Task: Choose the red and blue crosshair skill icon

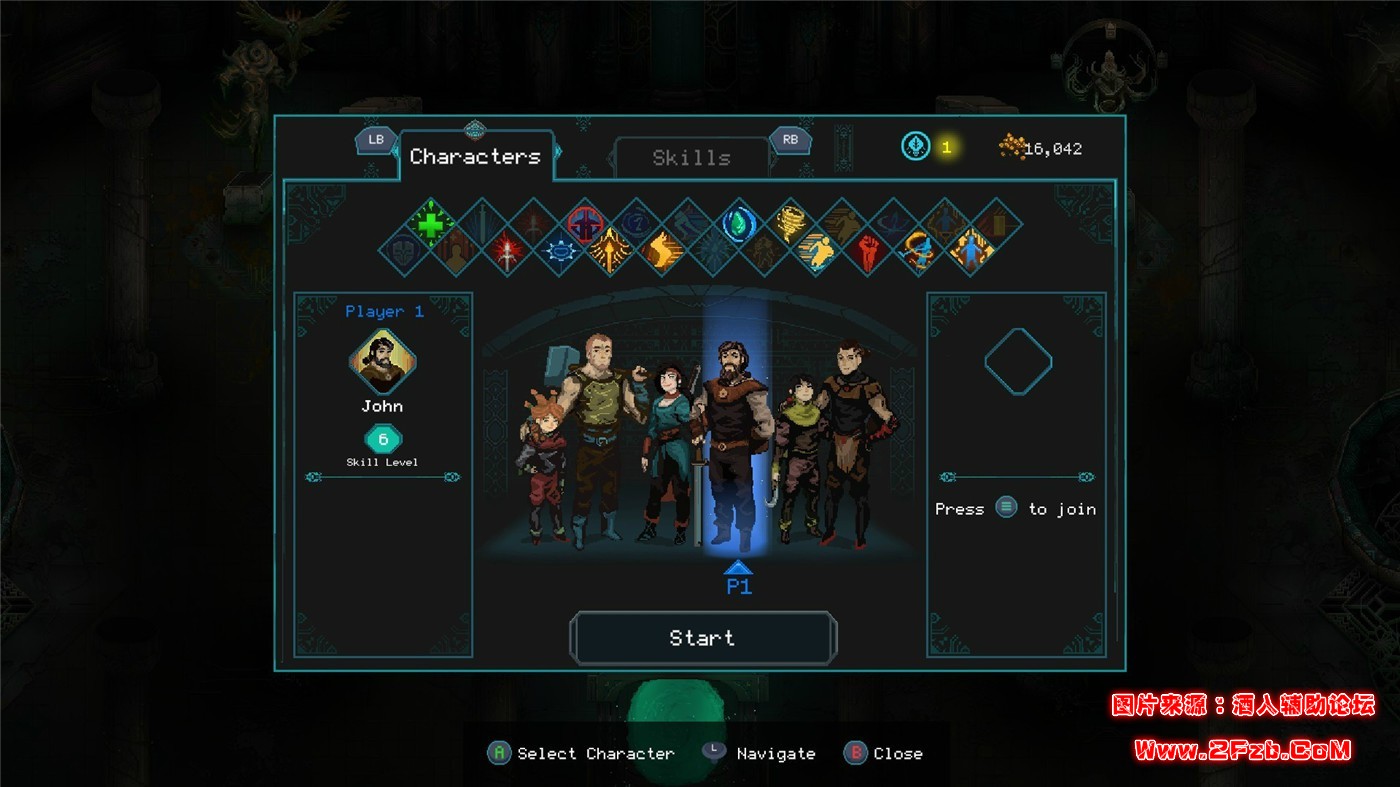Action: [585, 223]
